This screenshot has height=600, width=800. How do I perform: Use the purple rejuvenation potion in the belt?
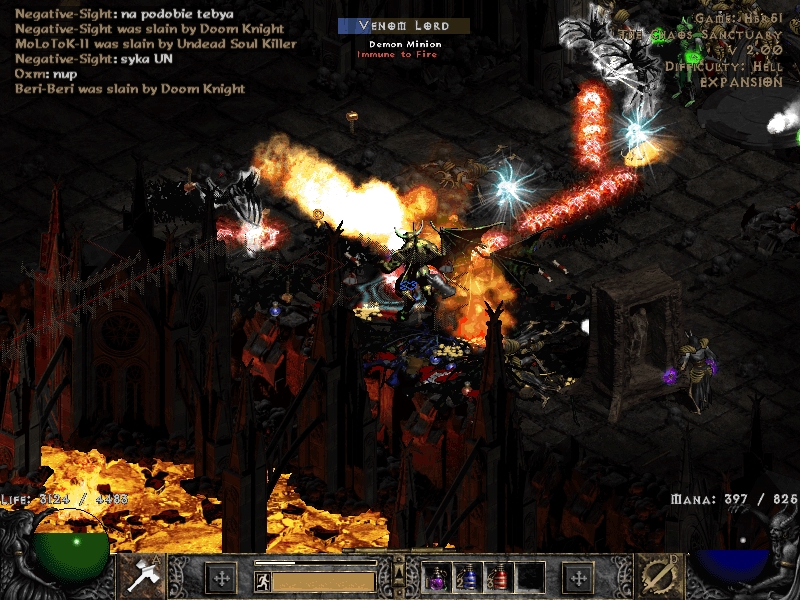437,578
